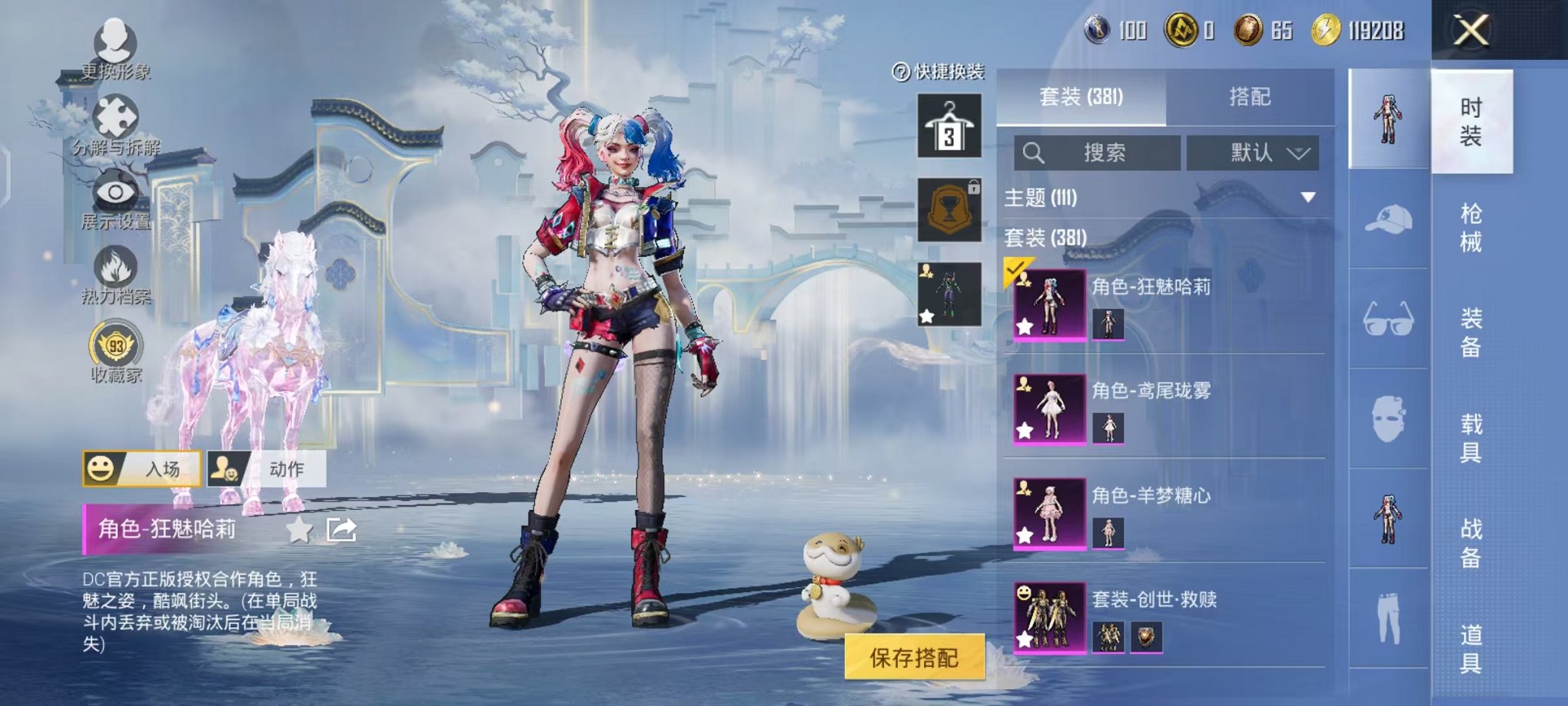Open quick outfit preset hanger slot 3
1568x706 pixels.
(x=949, y=127)
